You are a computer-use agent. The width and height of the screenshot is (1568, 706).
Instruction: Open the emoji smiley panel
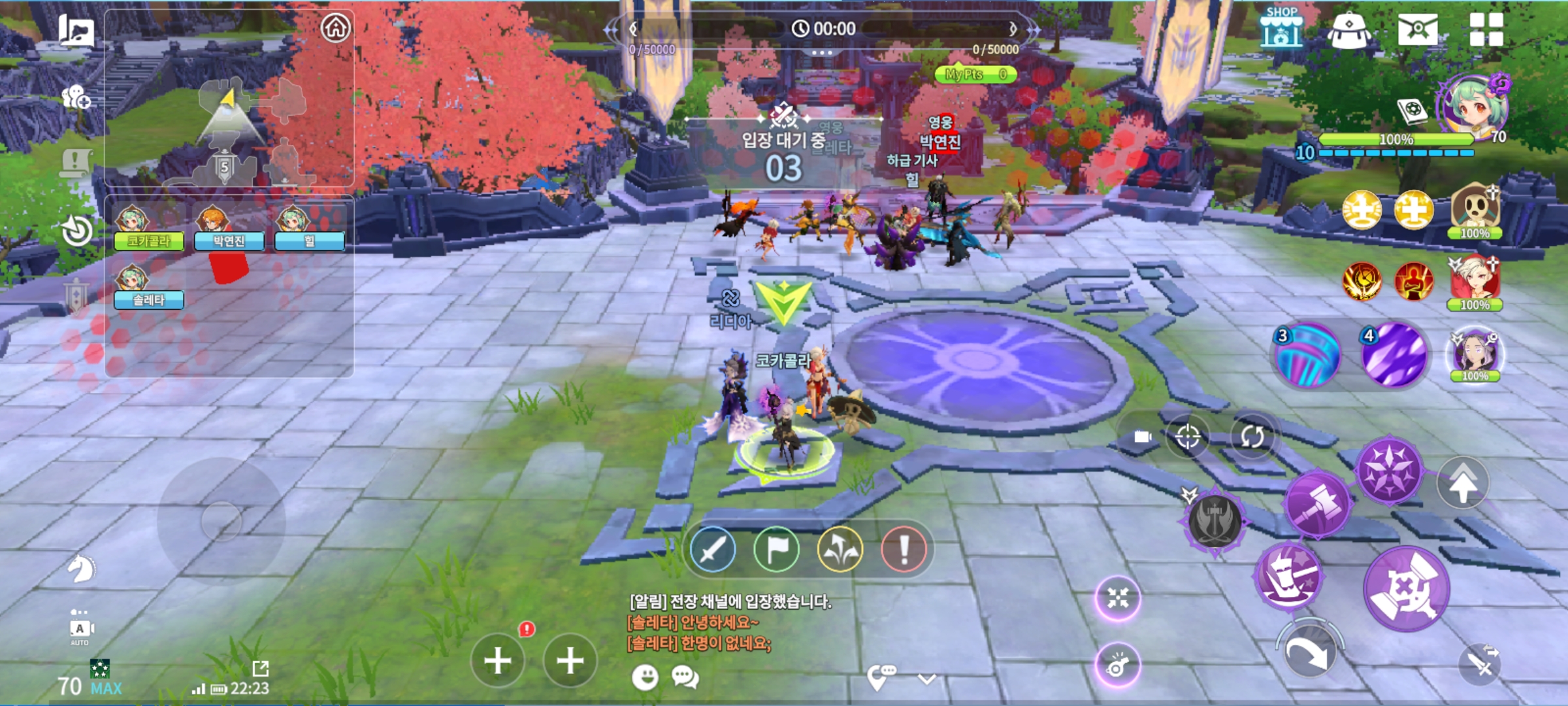[x=645, y=677]
